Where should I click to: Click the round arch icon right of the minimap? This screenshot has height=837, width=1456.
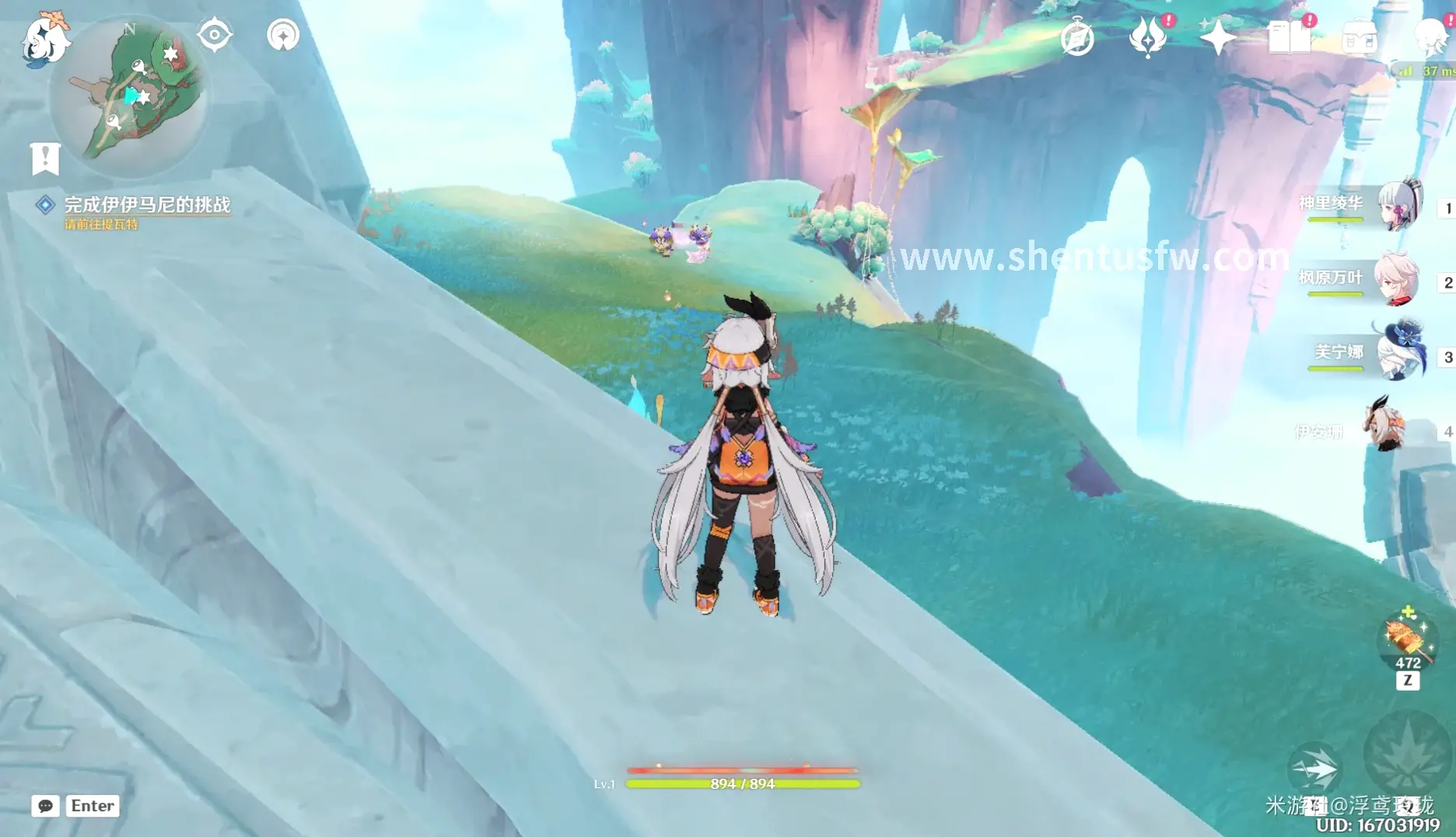pyautogui.click(x=283, y=36)
